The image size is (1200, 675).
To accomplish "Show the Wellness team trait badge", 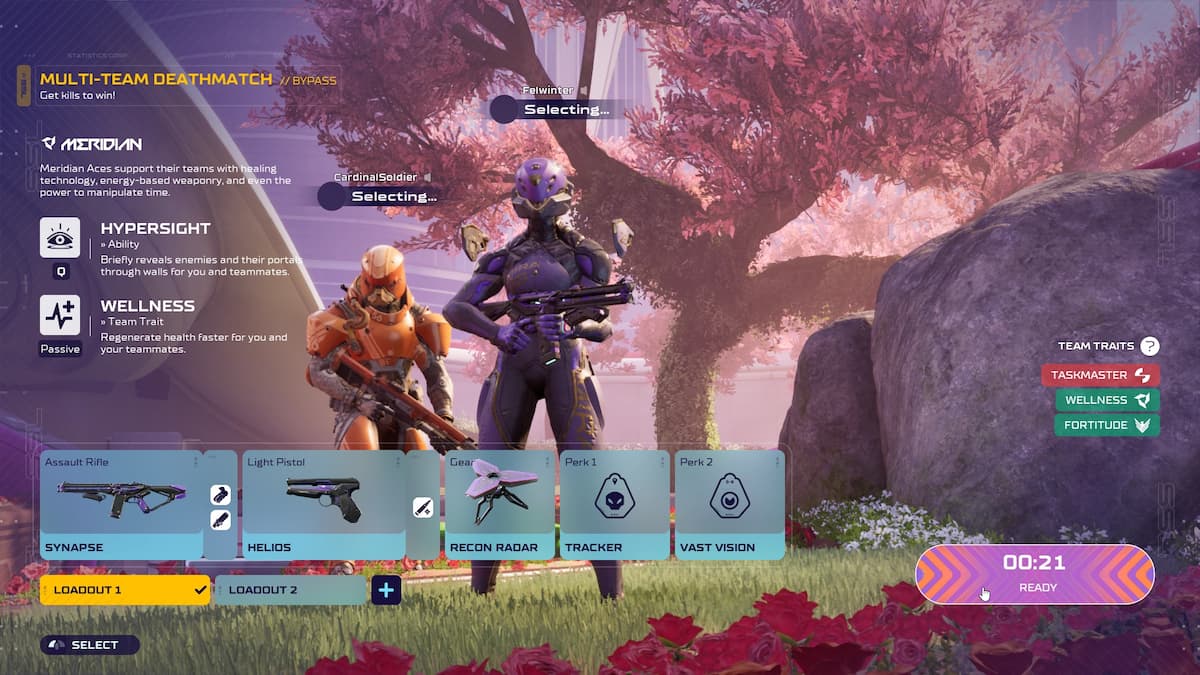I will coord(1106,400).
